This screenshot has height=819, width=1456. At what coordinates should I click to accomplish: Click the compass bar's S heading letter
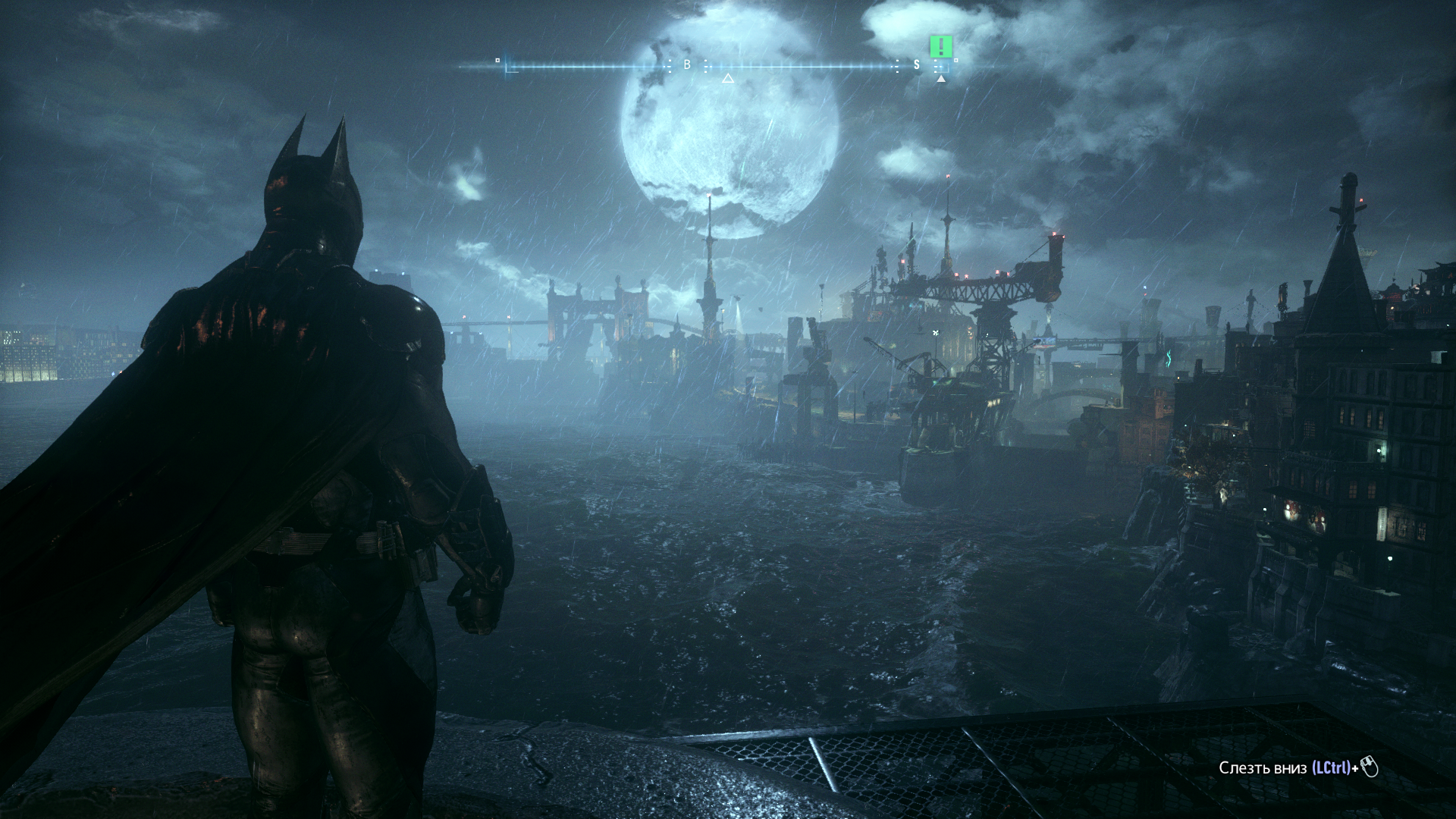[x=916, y=65]
